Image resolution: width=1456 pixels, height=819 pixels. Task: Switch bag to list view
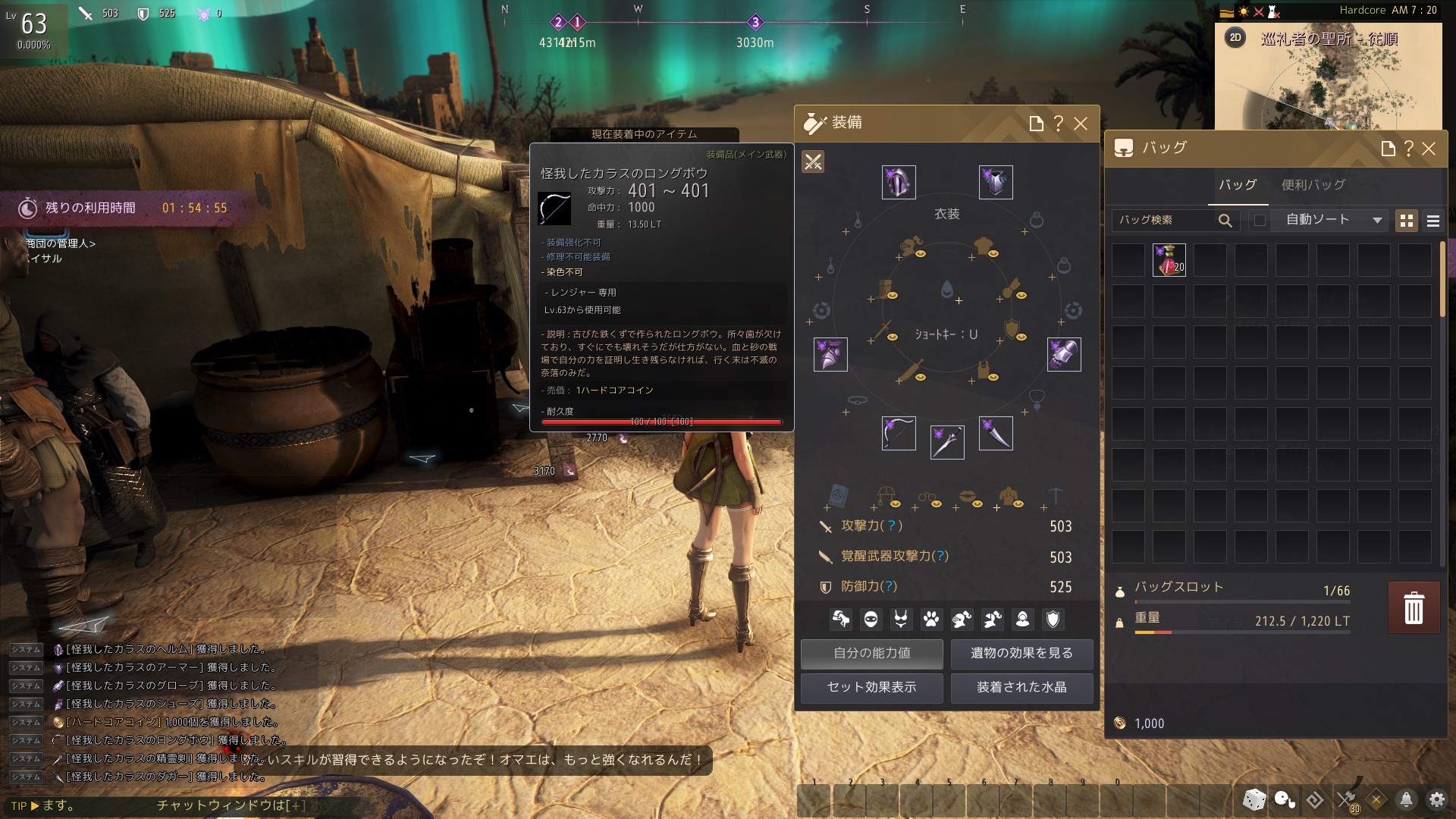click(1433, 221)
